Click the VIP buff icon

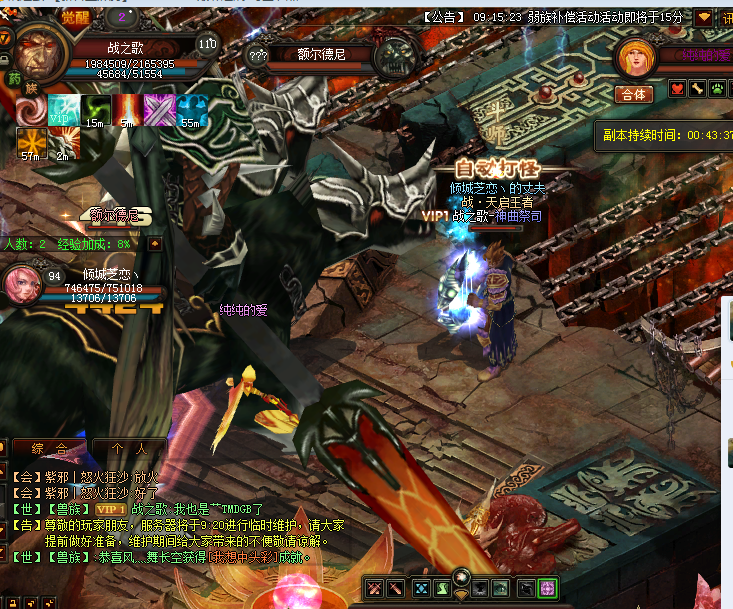coord(63,109)
